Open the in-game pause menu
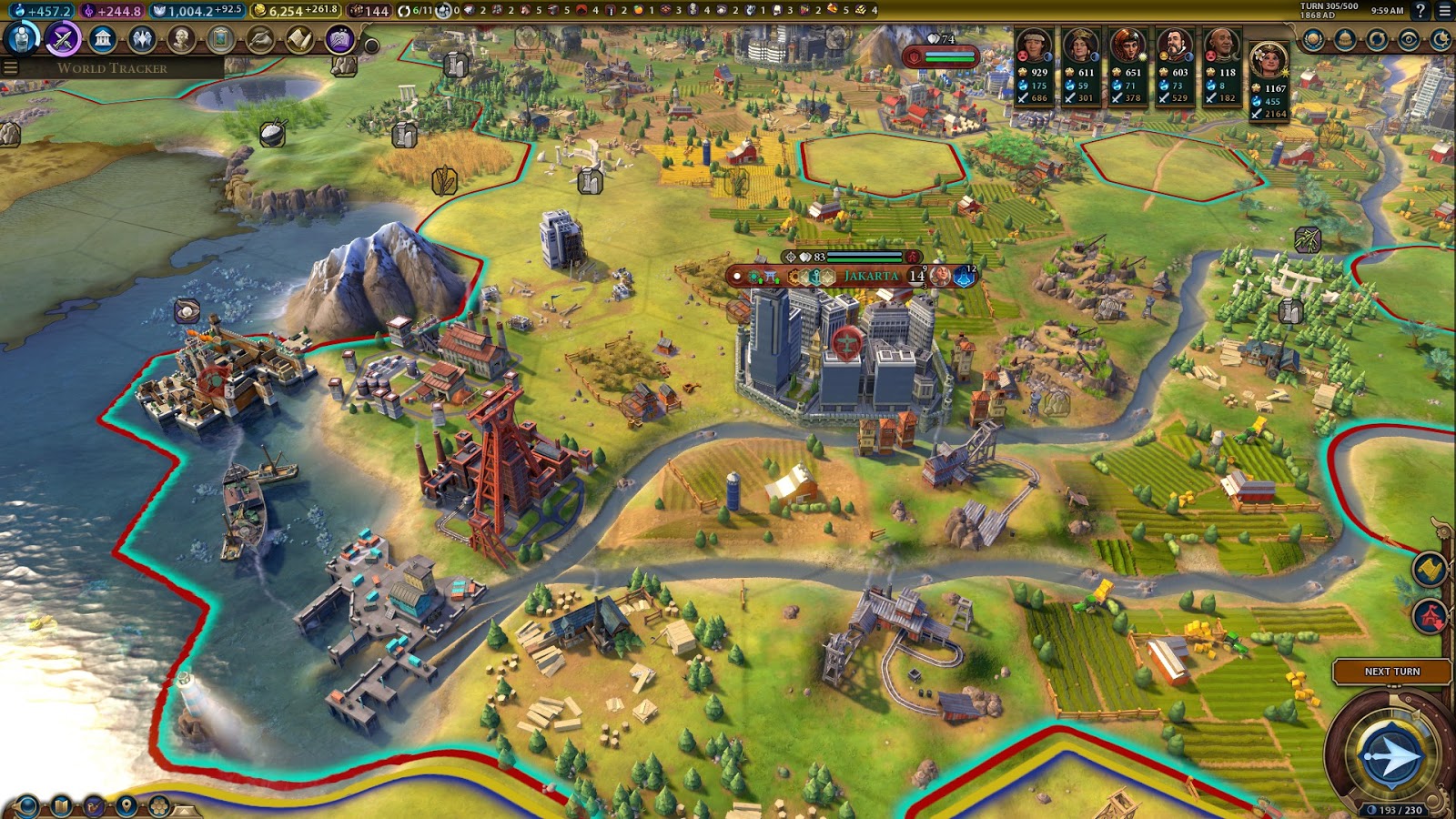Viewport: 1456px width, 819px height. click(x=1447, y=11)
